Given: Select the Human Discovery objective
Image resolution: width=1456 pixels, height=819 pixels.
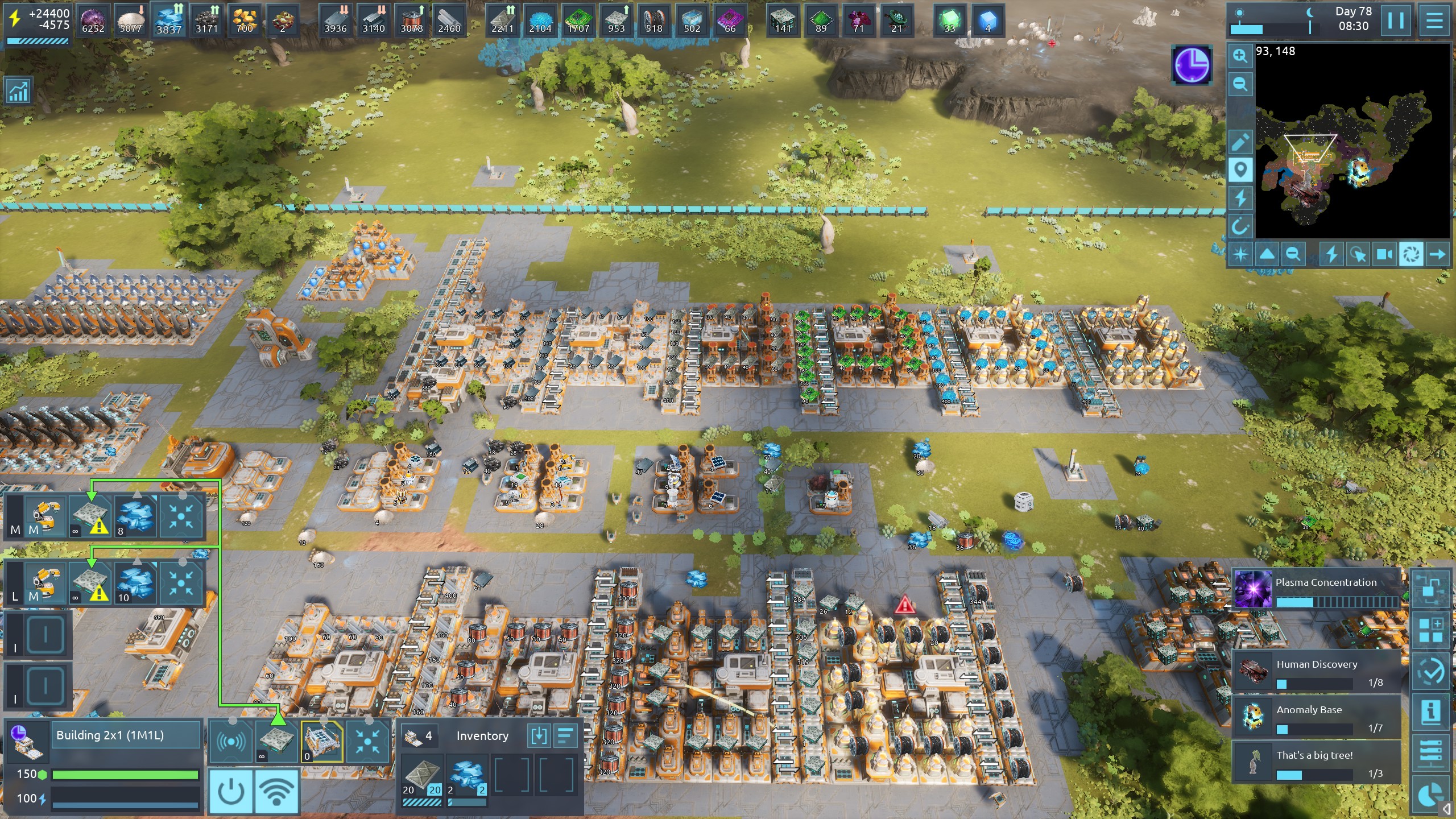Looking at the screenshot, I should pos(1317,671).
